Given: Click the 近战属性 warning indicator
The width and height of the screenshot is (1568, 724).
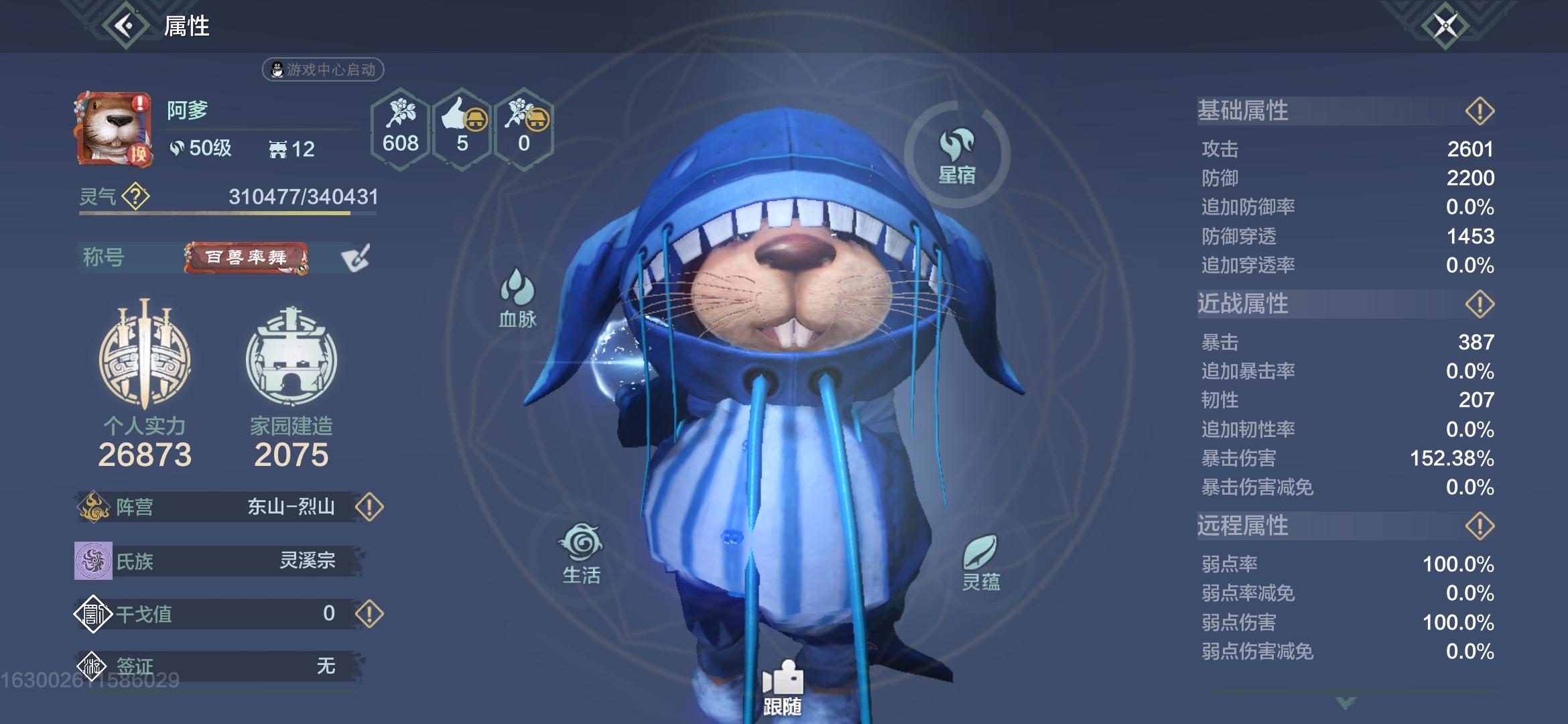Looking at the screenshot, I should 1480,303.
